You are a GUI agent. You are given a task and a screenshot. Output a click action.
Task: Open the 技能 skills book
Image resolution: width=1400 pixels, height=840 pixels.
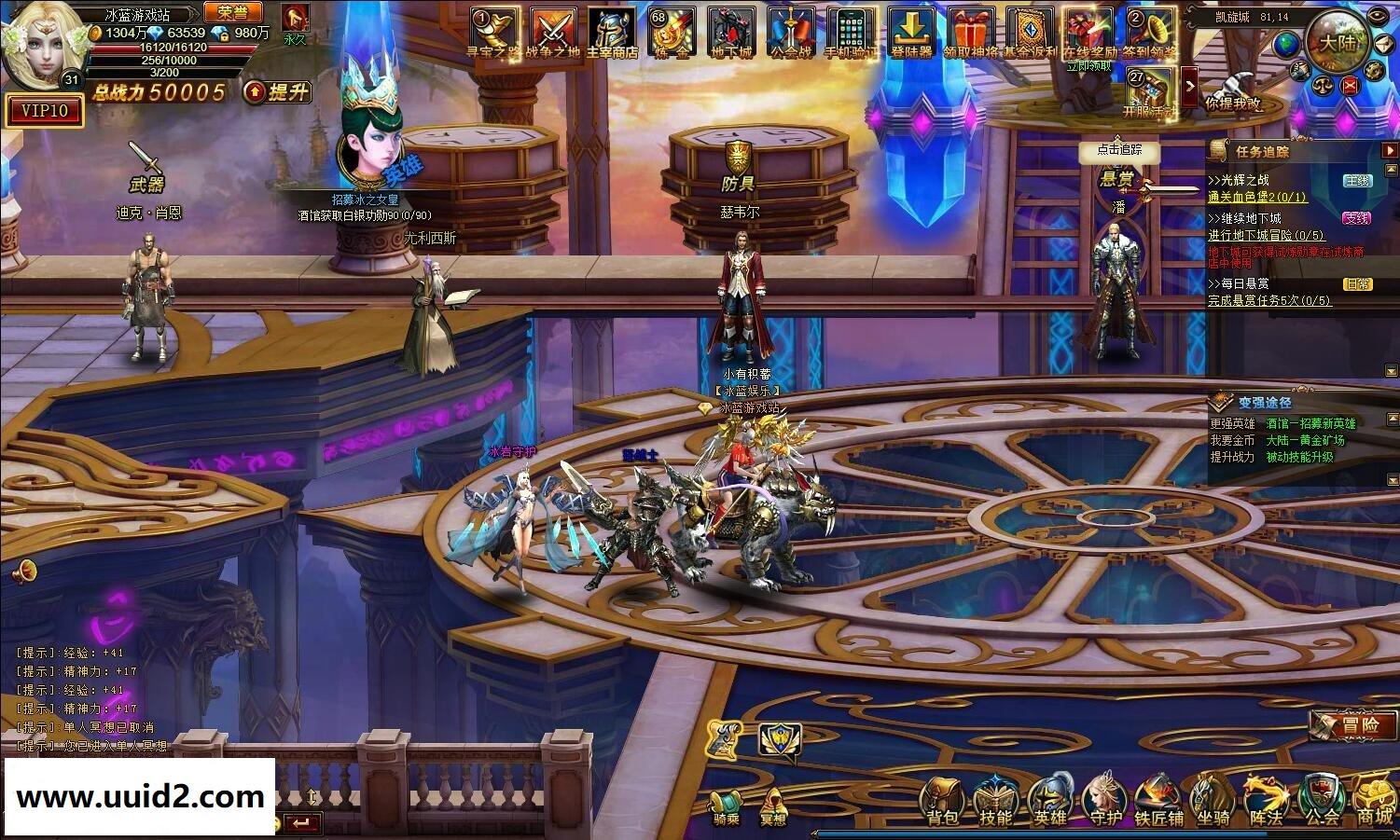(x=995, y=802)
